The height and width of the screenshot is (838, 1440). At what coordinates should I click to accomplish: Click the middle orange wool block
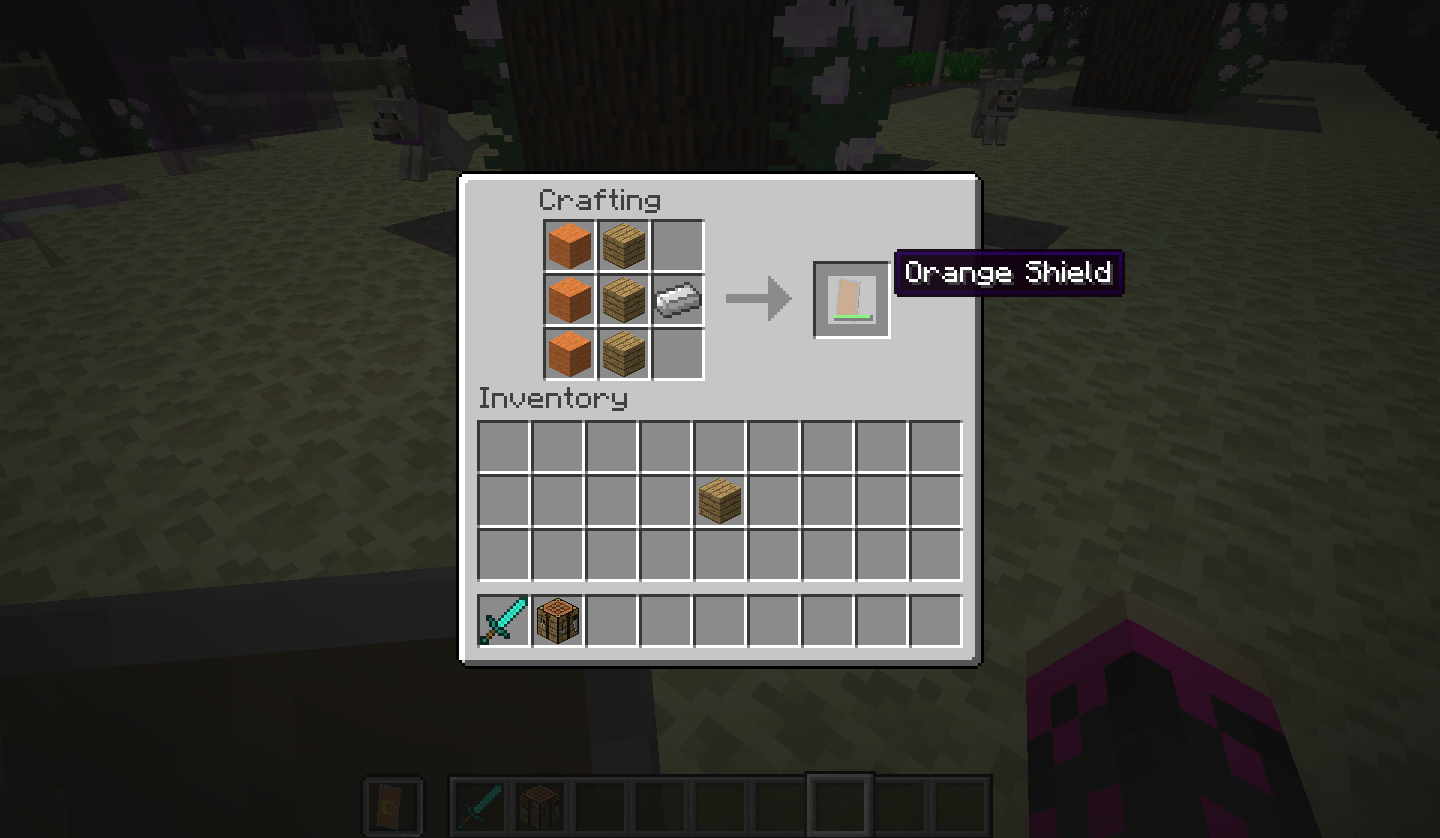pos(569,297)
